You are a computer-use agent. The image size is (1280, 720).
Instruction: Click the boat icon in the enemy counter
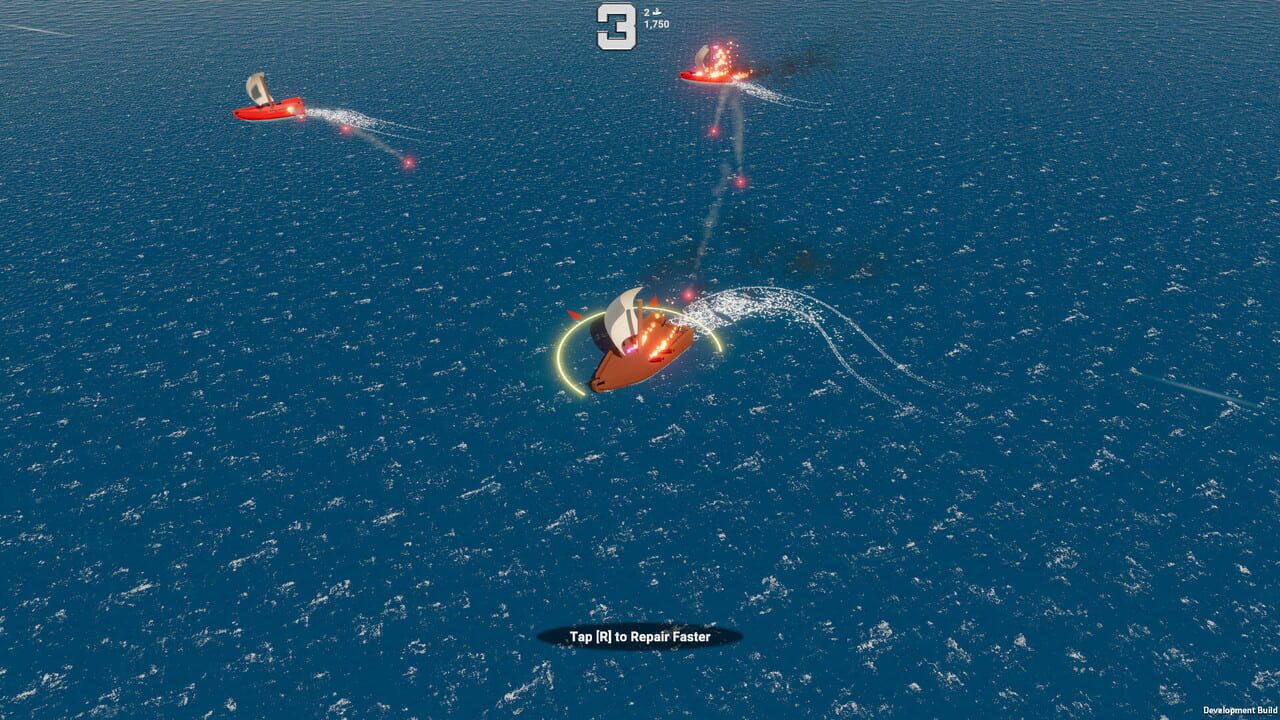coord(656,12)
